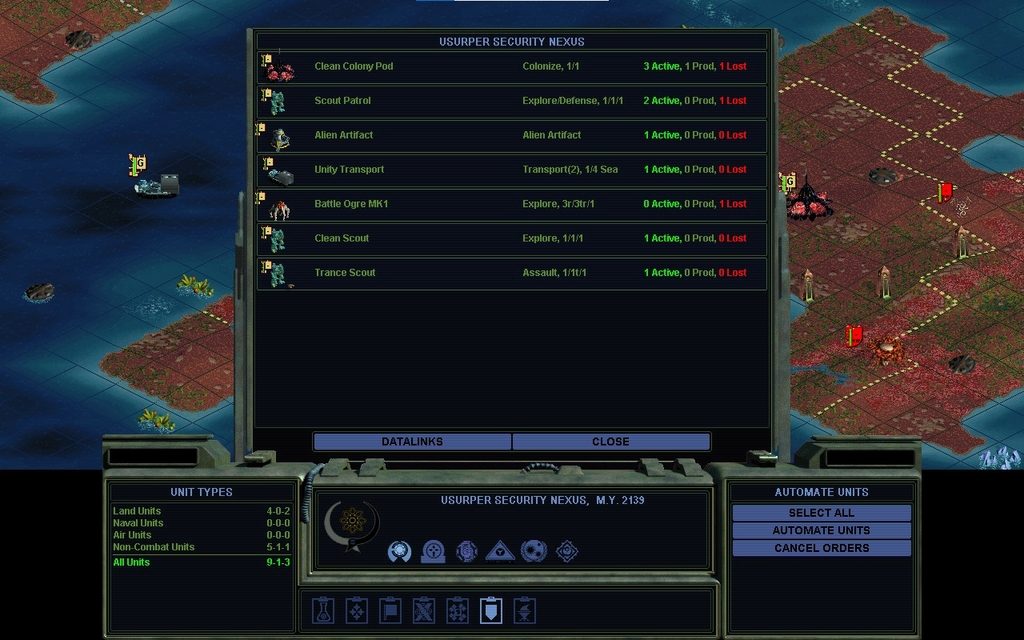This screenshot has width=1024, height=640.
Task: Click the triangle faction emblem
Action: pyautogui.click(x=500, y=551)
